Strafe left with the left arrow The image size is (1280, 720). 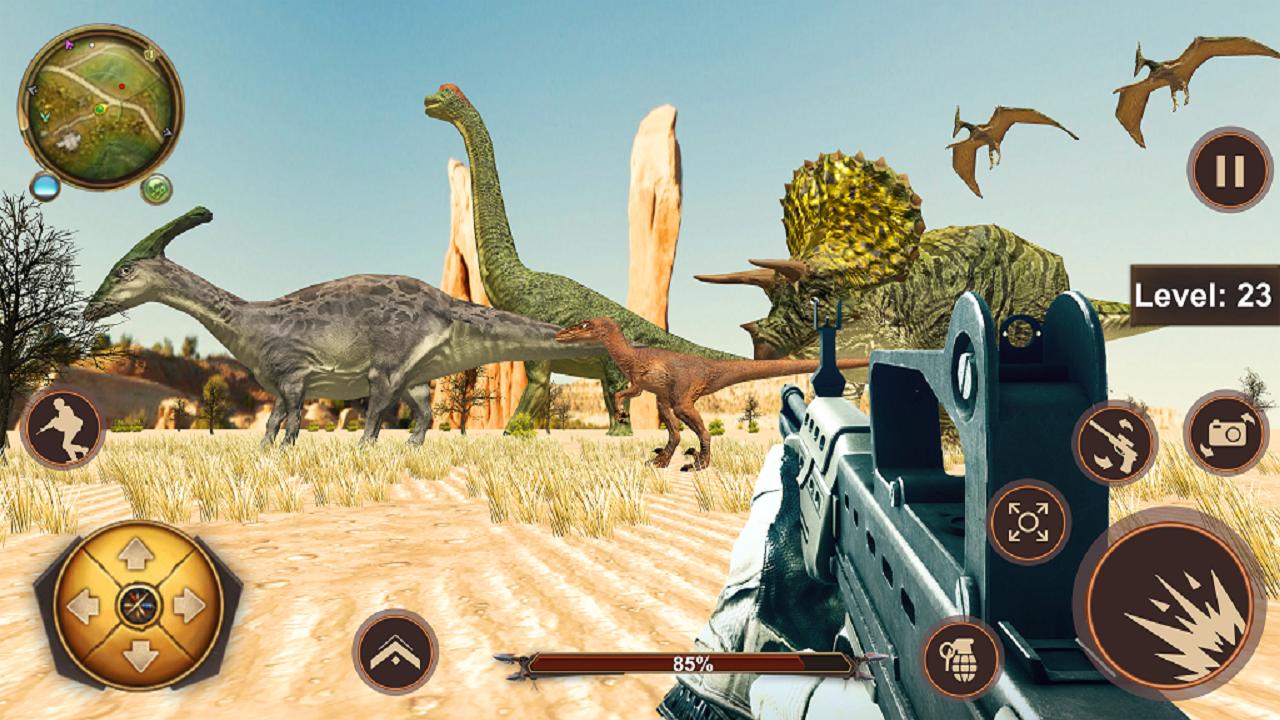(x=86, y=605)
